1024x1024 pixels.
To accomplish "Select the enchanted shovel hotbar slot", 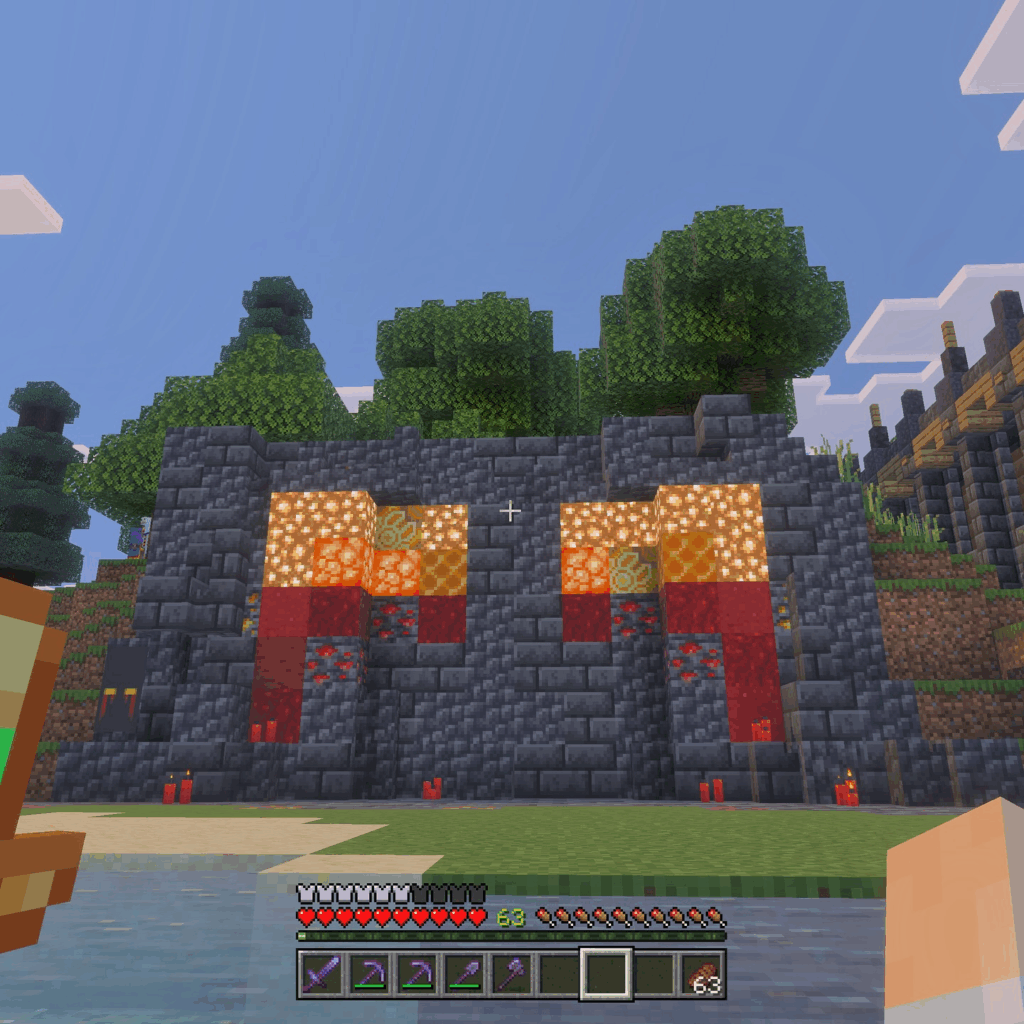I will (x=463, y=974).
